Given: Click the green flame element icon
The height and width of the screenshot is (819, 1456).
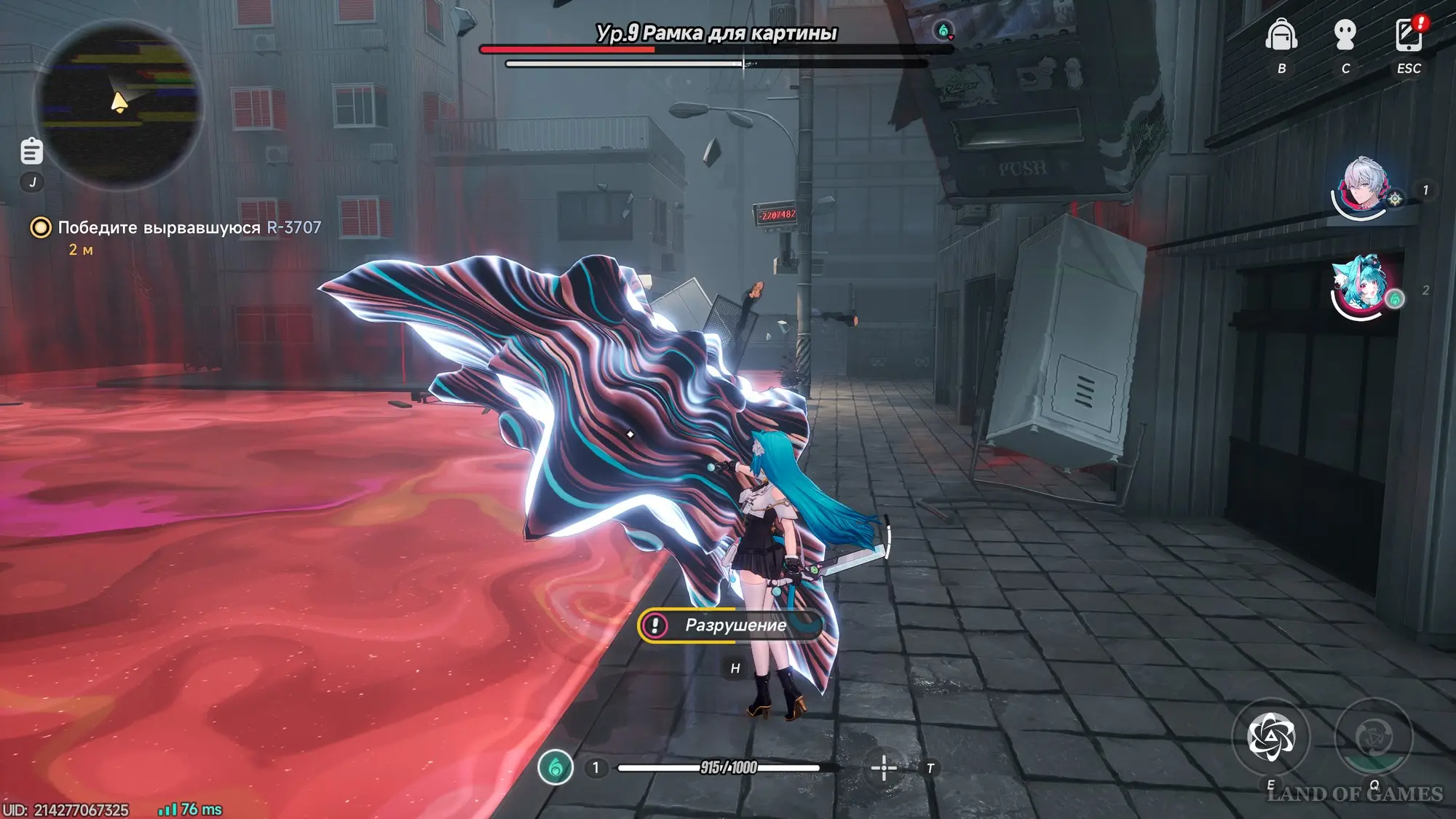Looking at the screenshot, I should (555, 767).
